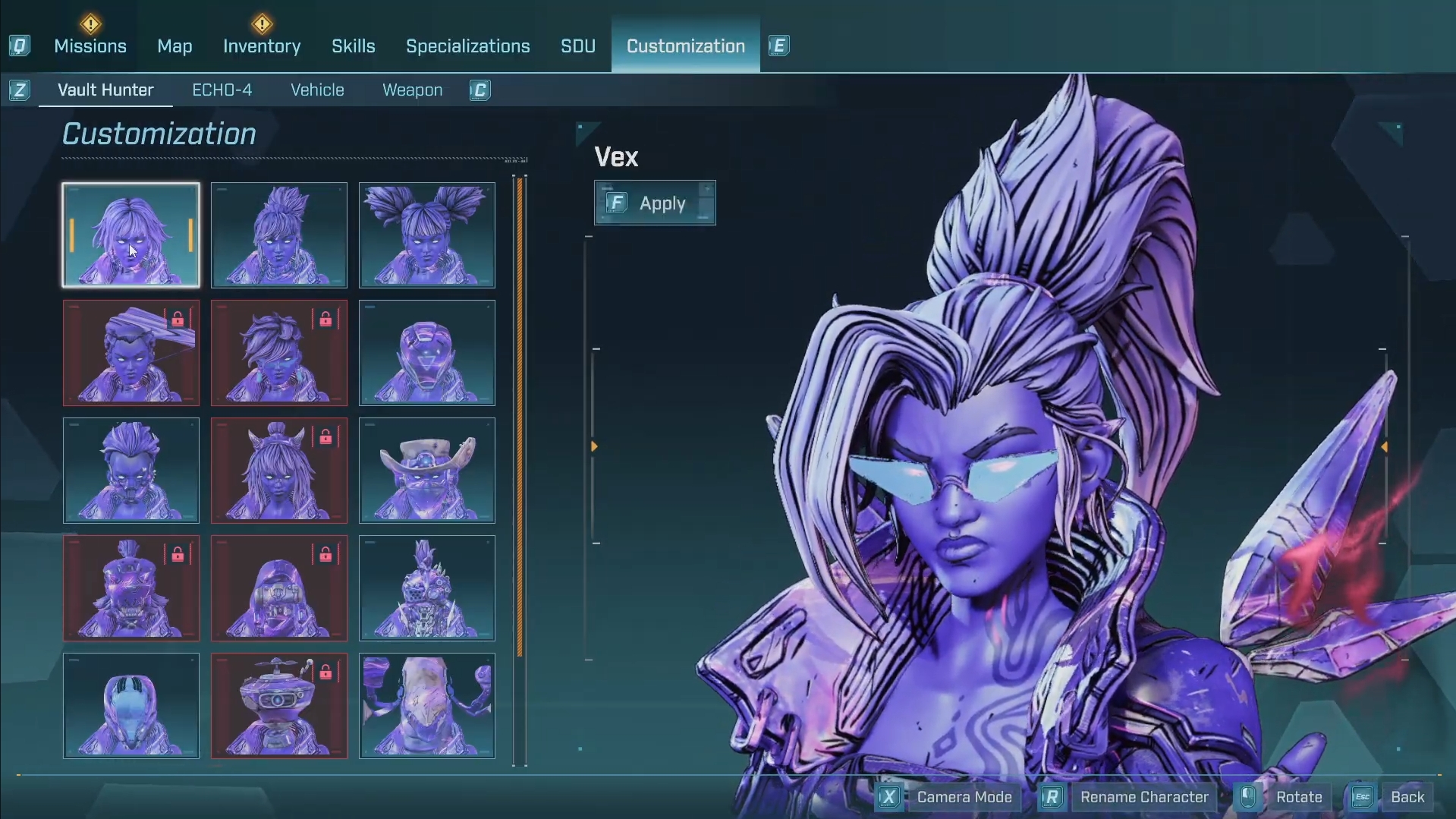Go to the Skills tab
The image size is (1456, 819).
click(354, 46)
